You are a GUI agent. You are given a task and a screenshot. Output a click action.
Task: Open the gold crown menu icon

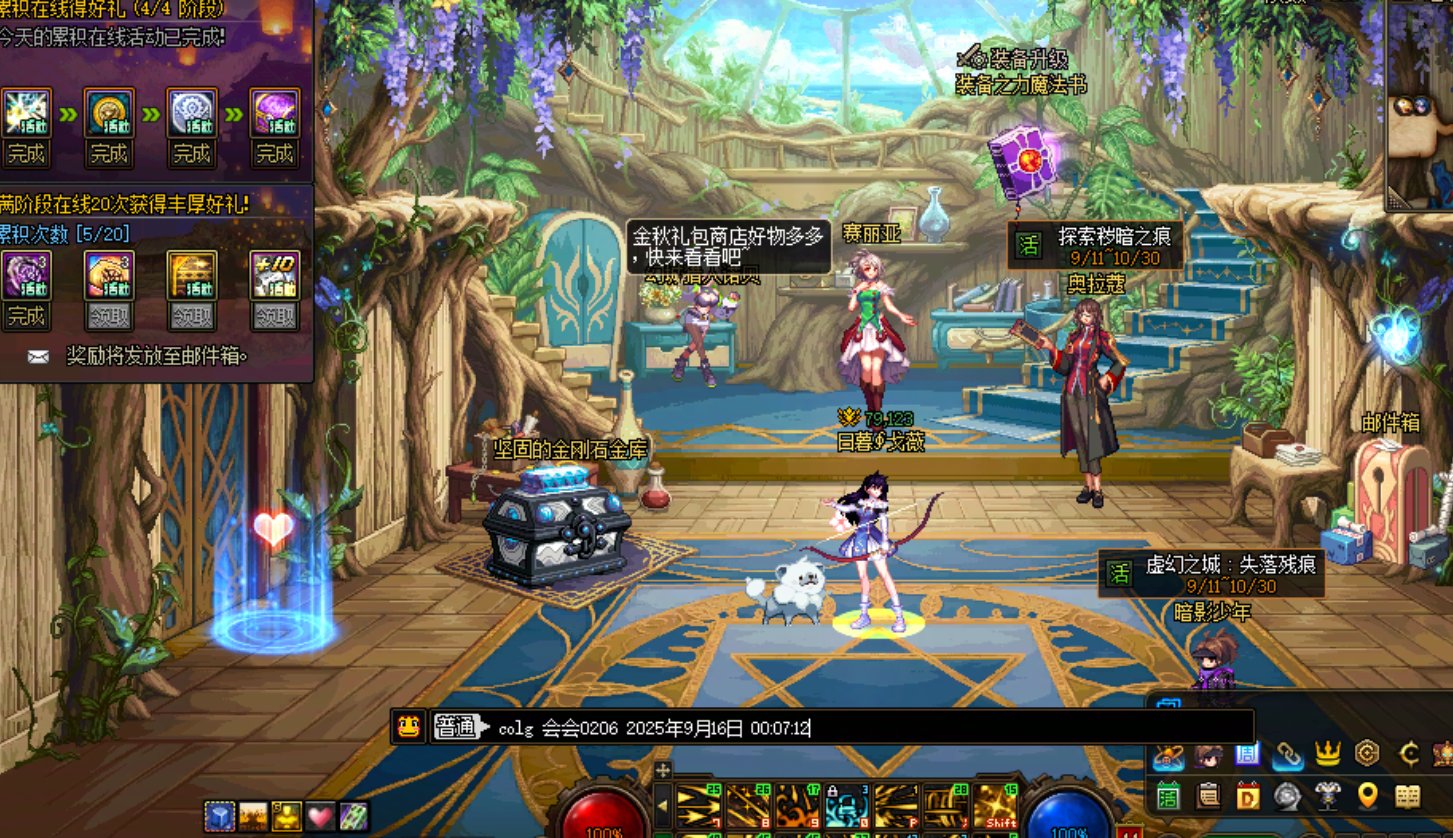coord(1327,753)
